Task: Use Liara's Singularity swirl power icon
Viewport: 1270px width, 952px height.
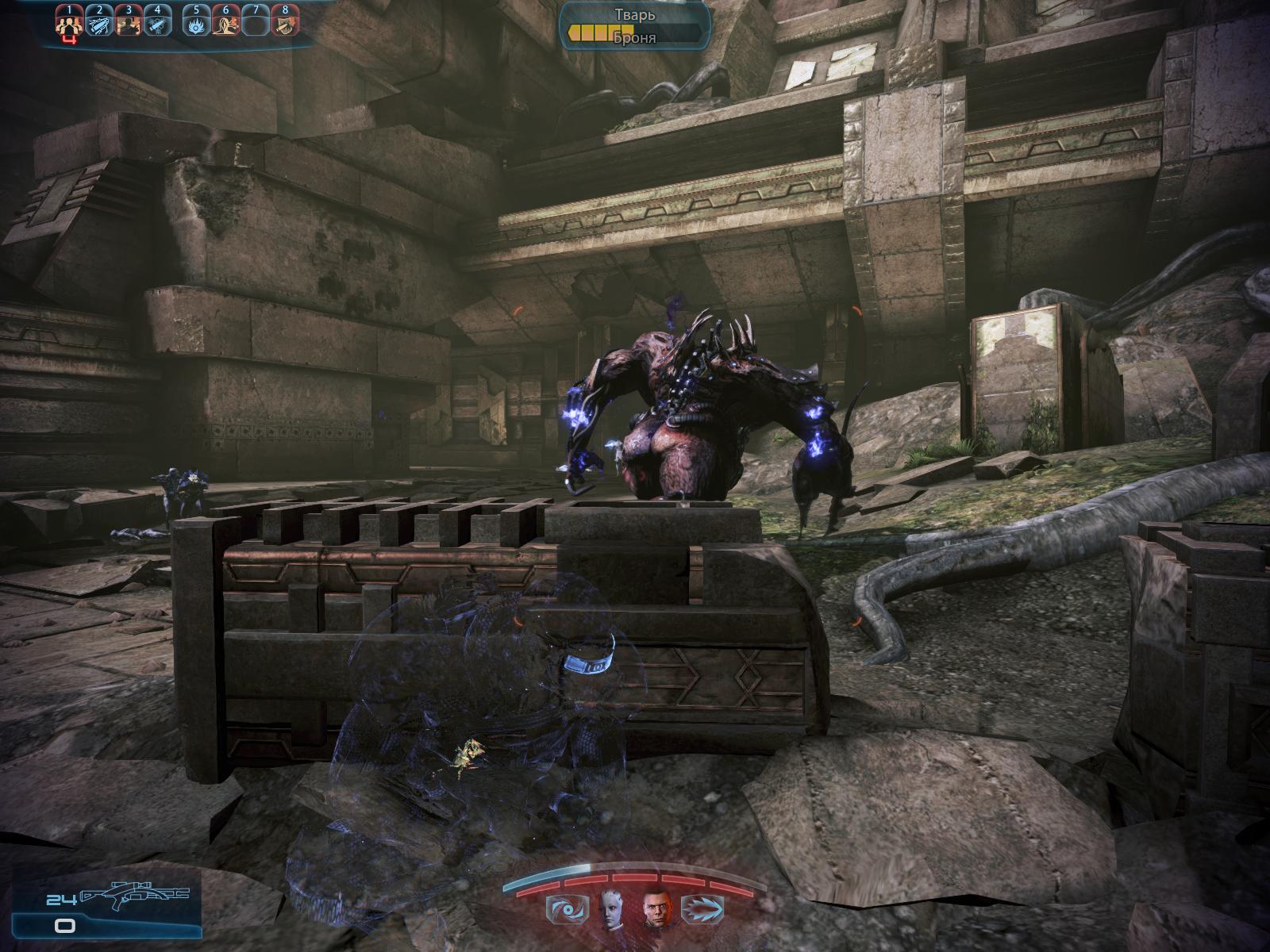Action: point(562,906)
